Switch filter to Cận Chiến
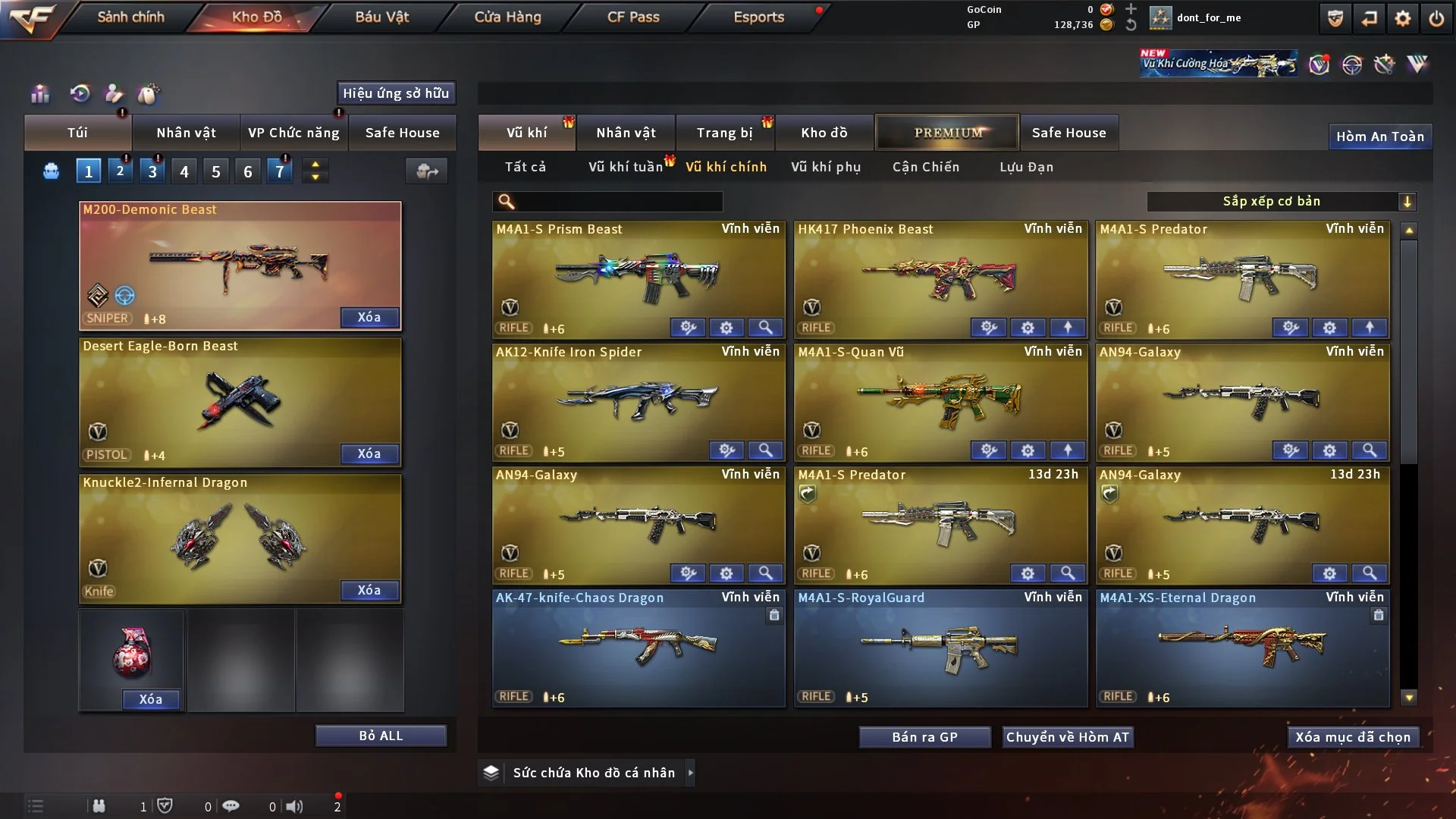 pos(926,167)
